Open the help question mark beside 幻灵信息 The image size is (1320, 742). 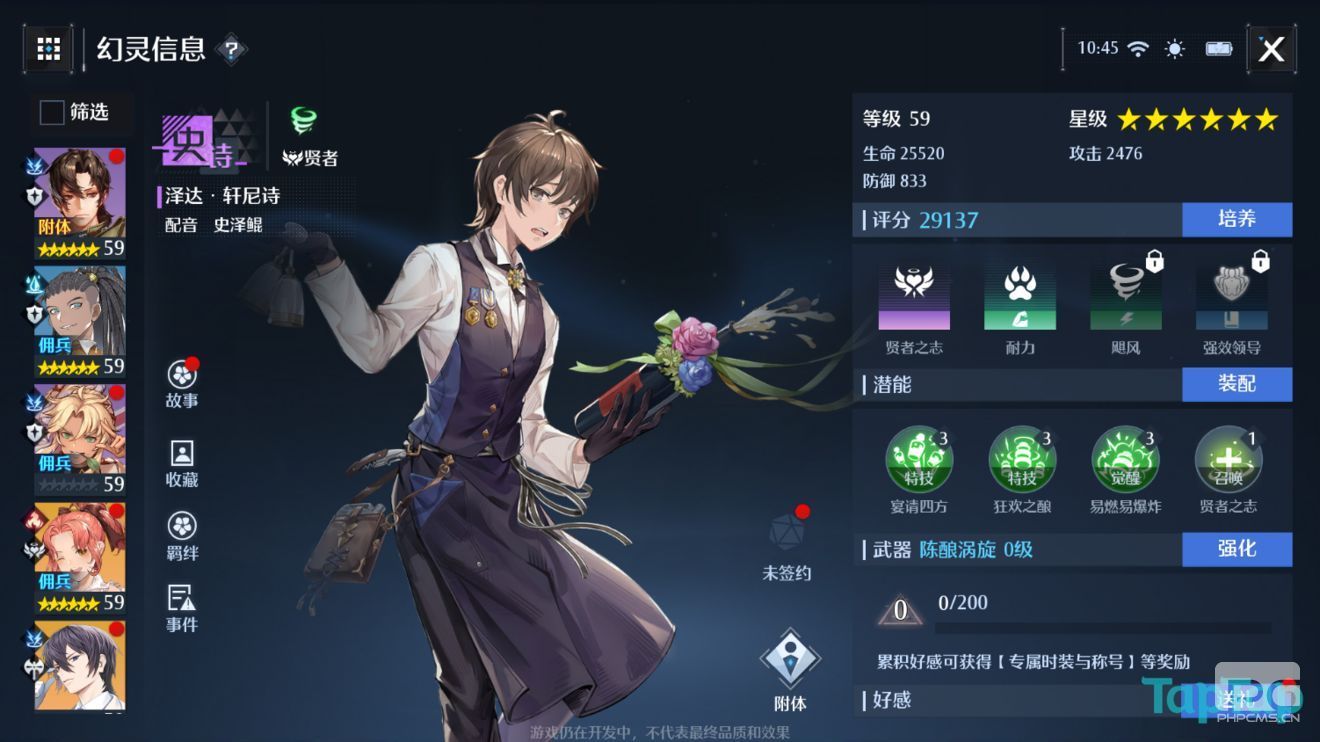point(233,50)
